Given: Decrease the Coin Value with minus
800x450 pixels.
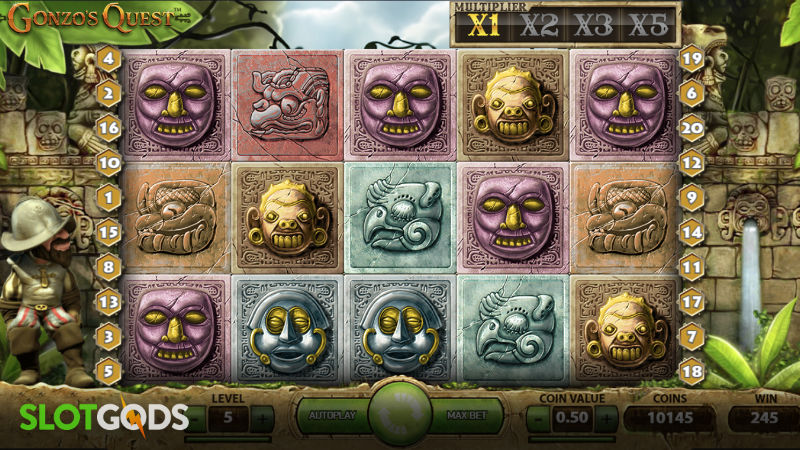Looking at the screenshot, I should pos(537,417).
